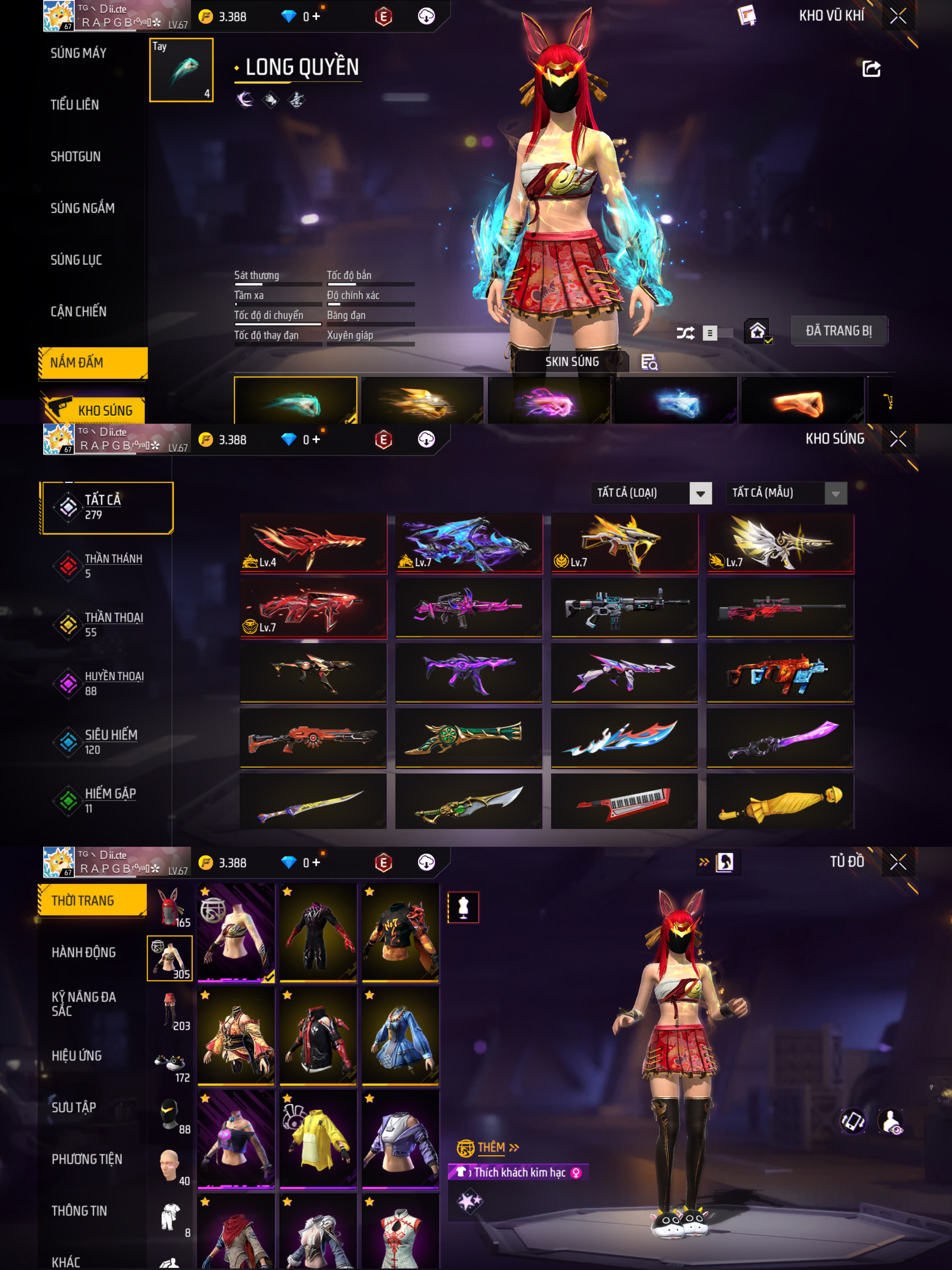Select the pink lightning fist skin
Image resolution: width=952 pixels, height=1270 pixels.
[548, 402]
